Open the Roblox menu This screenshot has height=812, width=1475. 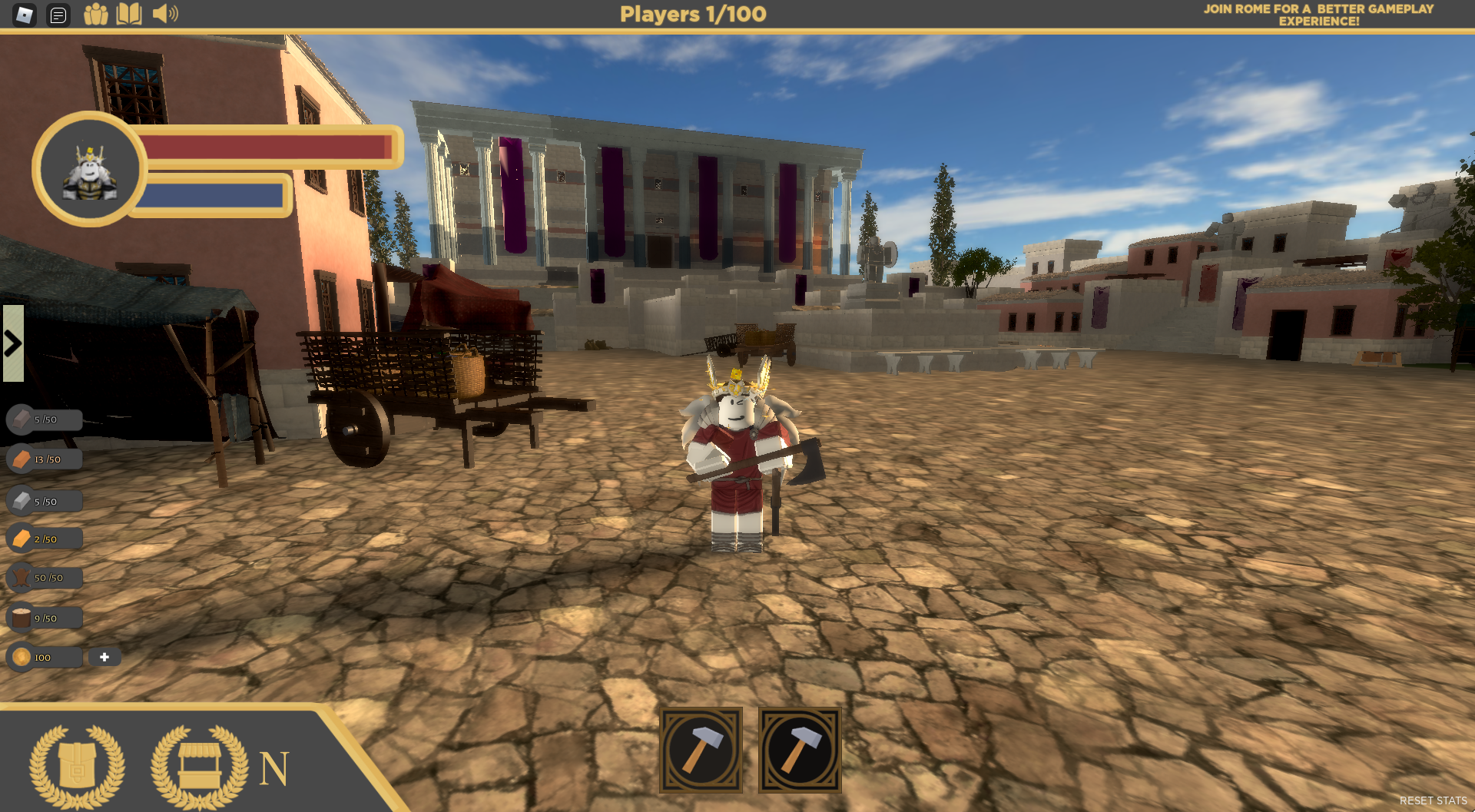(25, 15)
